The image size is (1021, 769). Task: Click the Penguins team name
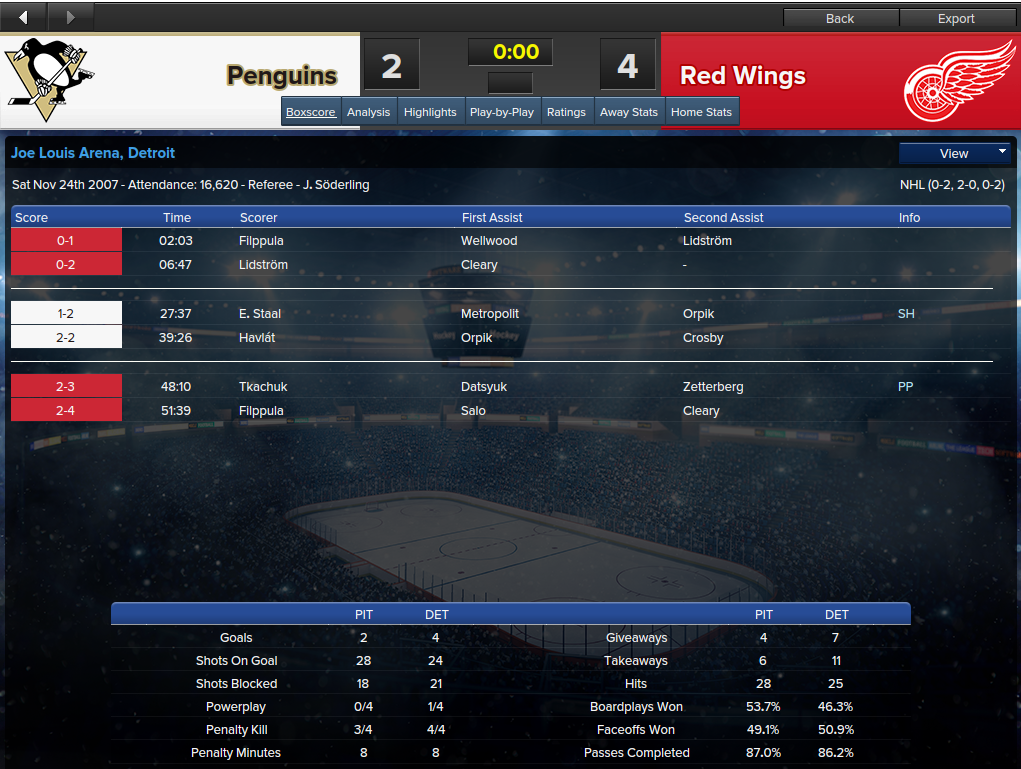tap(282, 76)
